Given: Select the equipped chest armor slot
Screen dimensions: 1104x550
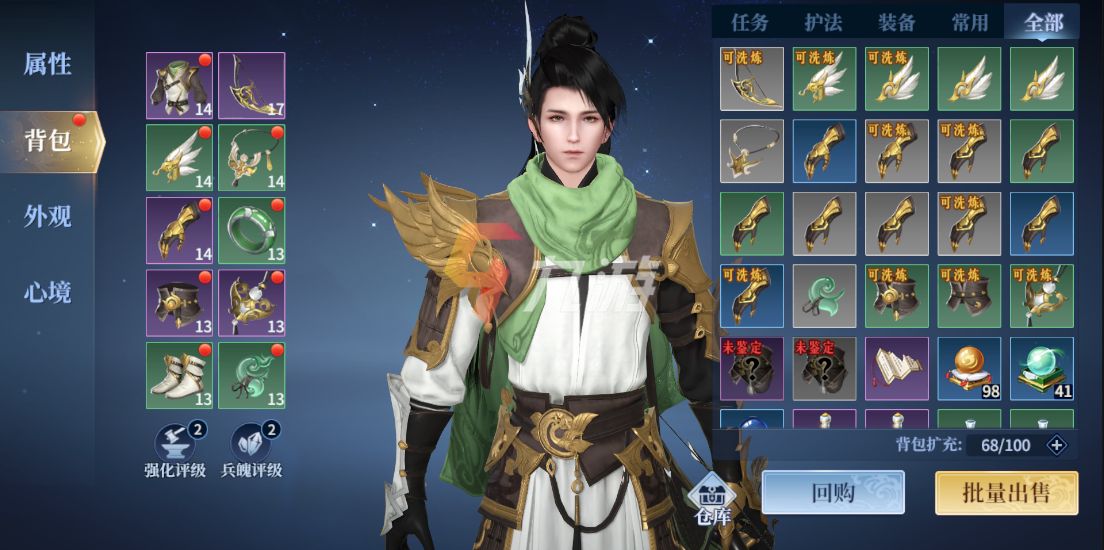Looking at the screenshot, I should [179, 85].
